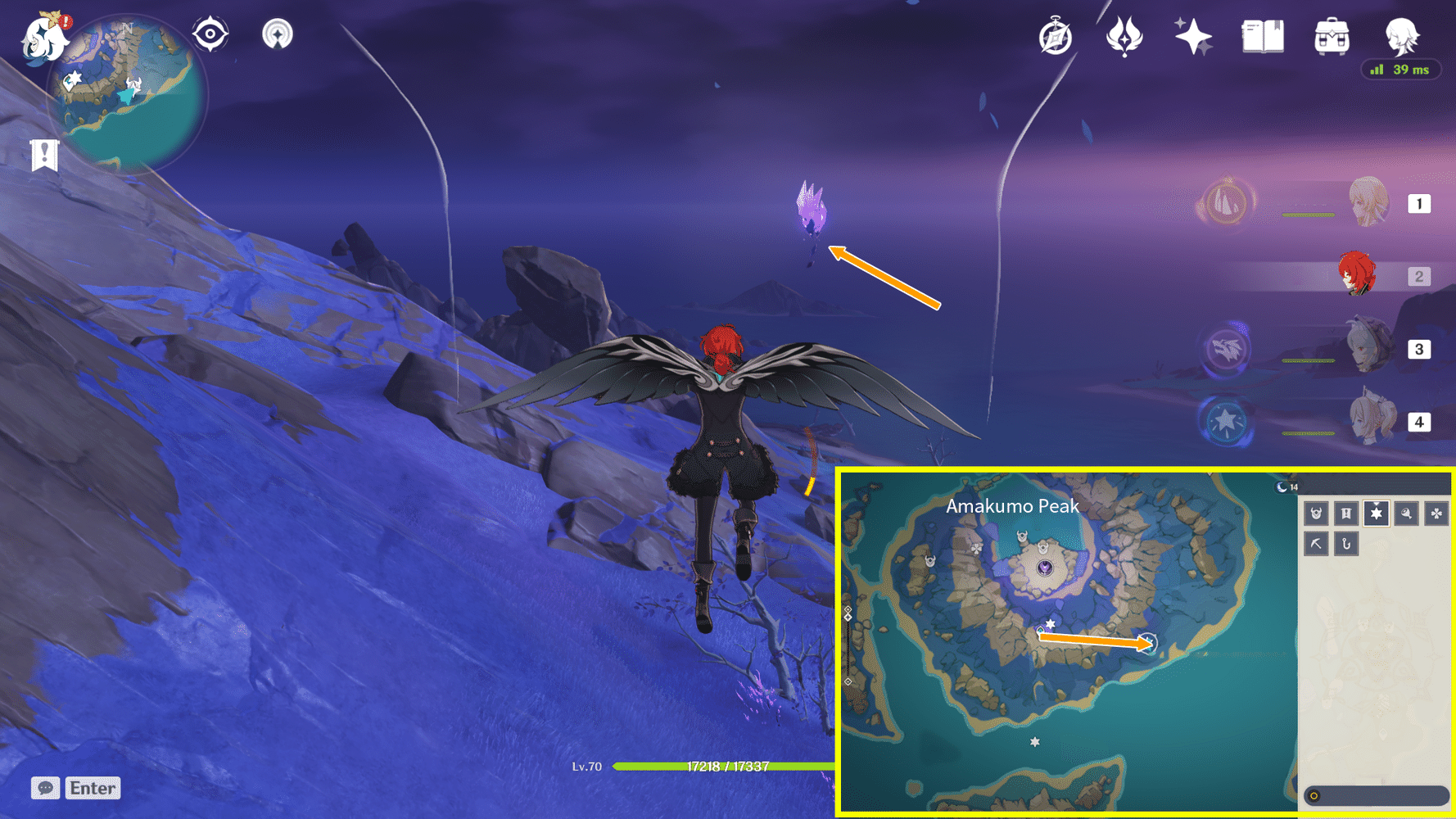
Task: Open the Character screen
Action: coord(1402,36)
